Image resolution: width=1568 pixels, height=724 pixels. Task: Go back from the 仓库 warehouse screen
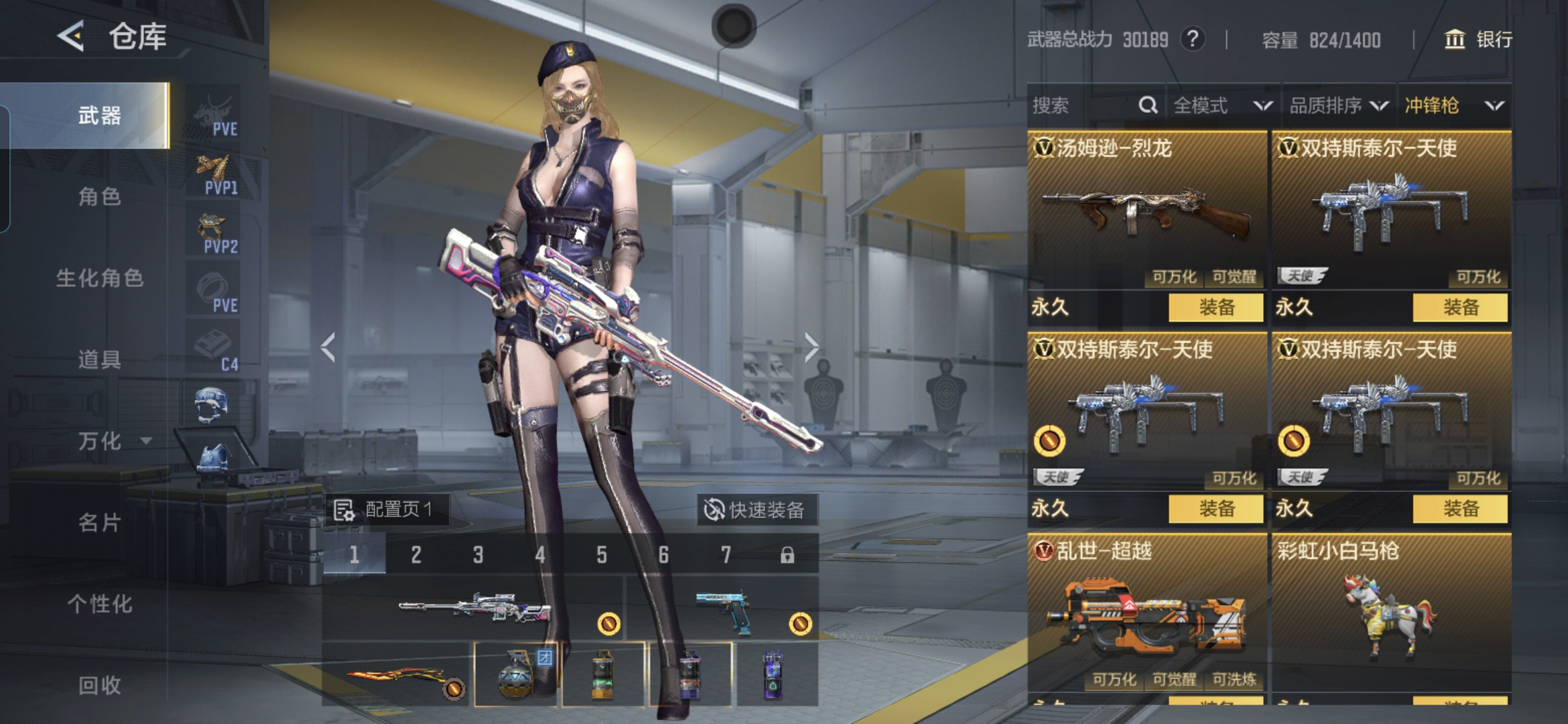[71, 36]
